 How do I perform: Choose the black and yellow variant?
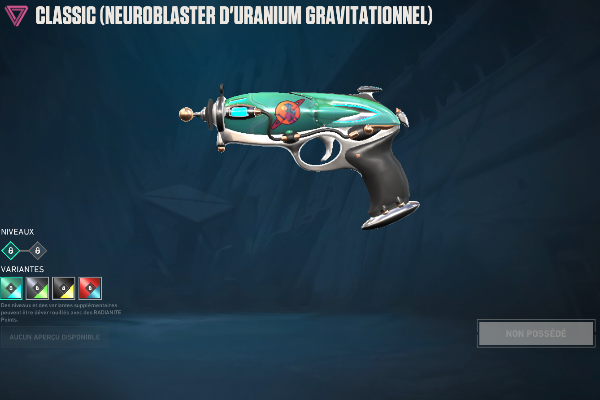pos(63,288)
